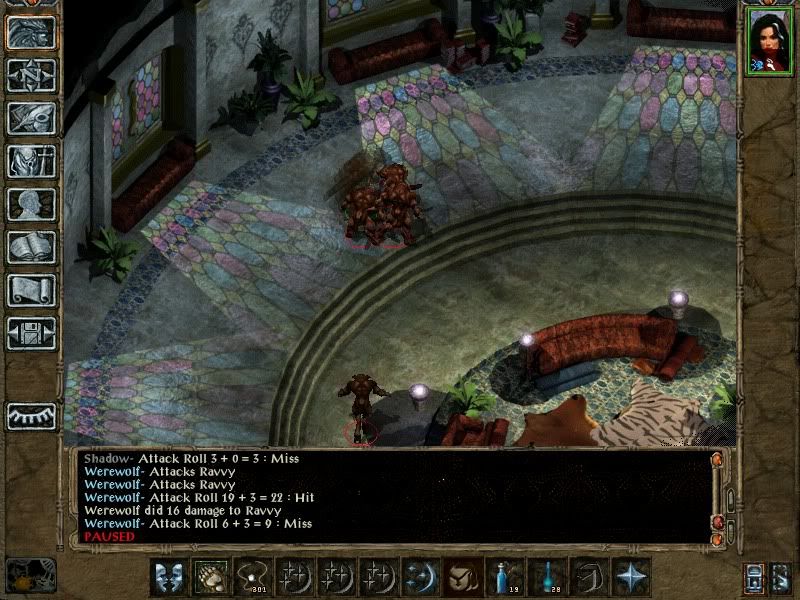The width and height of the screenshot is (800, 600).
Task: Select the dark-haired character portrait
Action: 768,40
